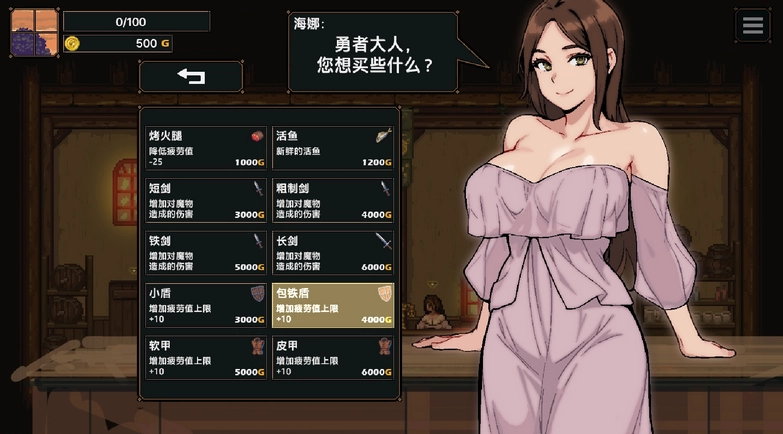783x434 pixels.
Task: Pick the 粗制剑 crude sword
Action: [333, 200]
